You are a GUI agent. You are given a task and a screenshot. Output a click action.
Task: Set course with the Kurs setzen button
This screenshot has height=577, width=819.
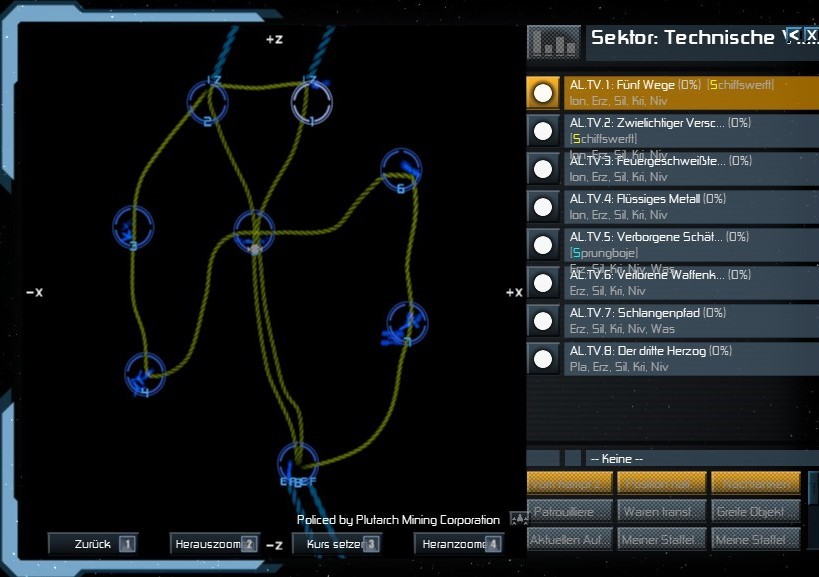335,544
